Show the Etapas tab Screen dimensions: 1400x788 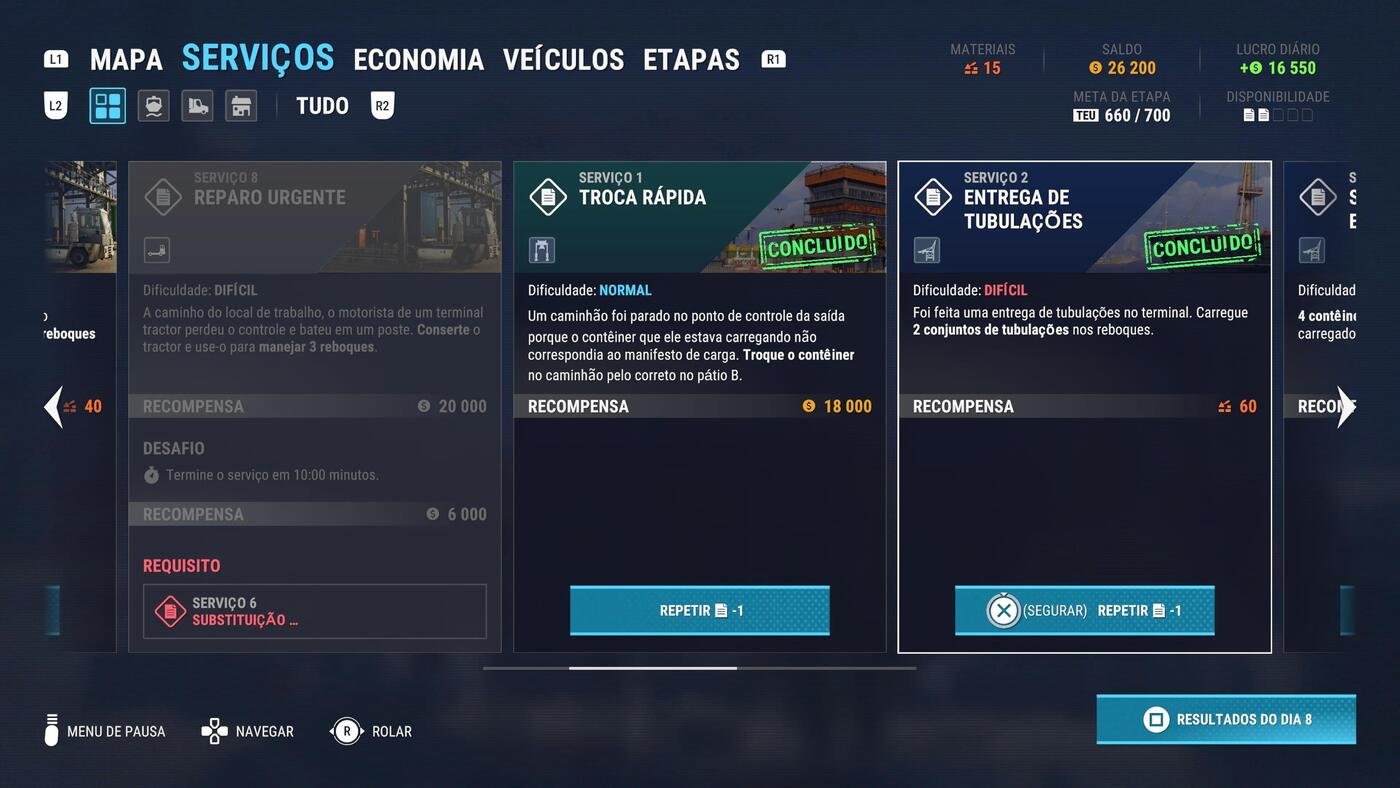pyautogui.click(x=691, y=60)
